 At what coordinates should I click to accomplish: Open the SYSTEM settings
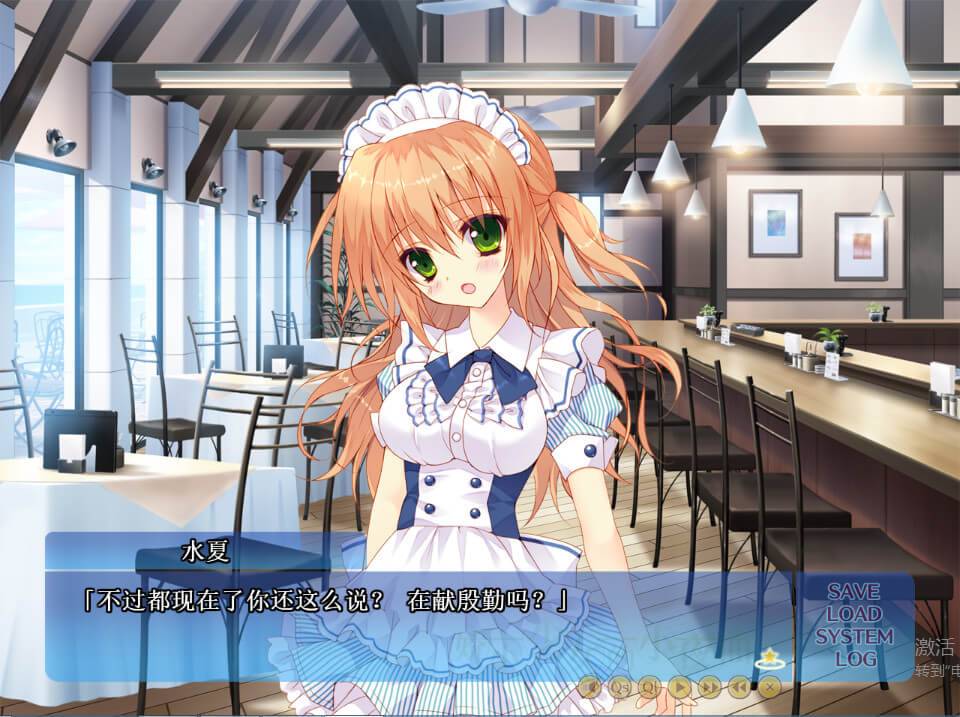pyautogui.click(x=853, y=636)
